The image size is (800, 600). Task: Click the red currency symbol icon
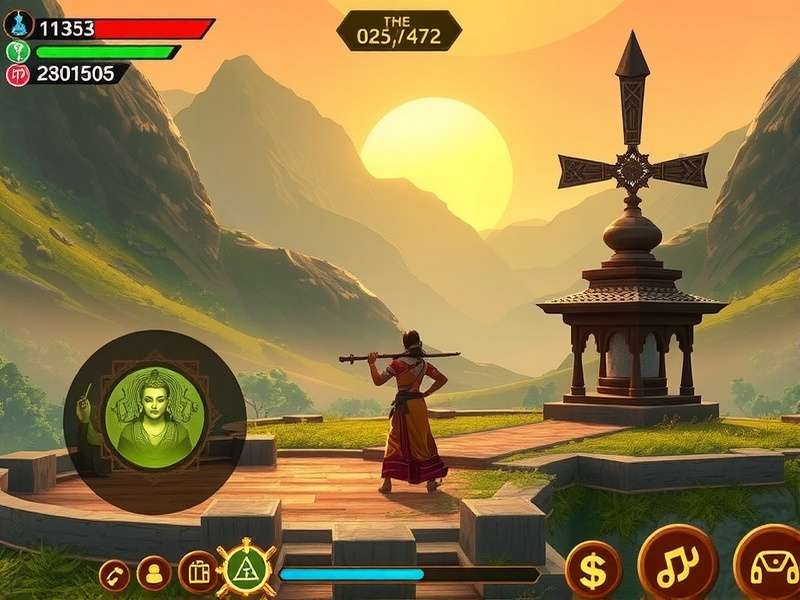coord(18,74)
